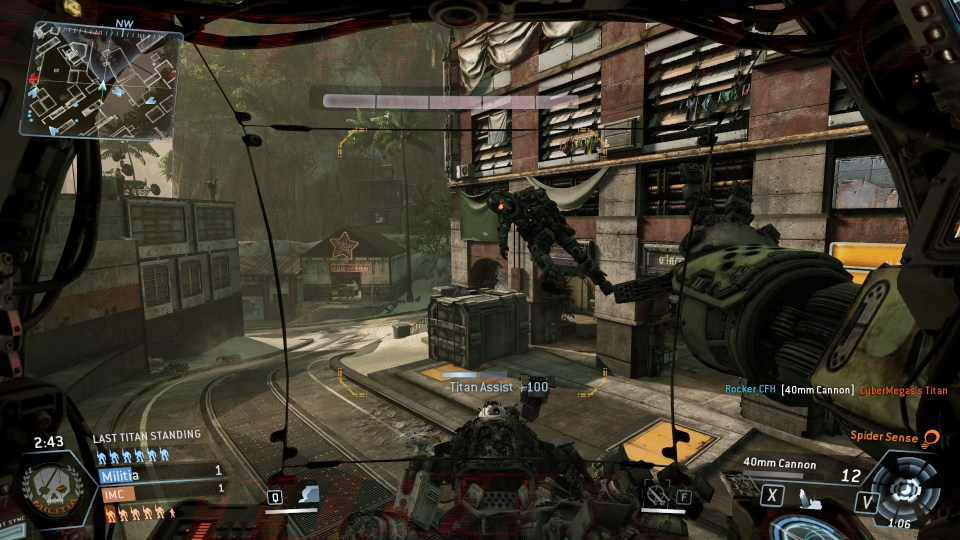Select the 40mm Cannon weapon label
The image size is (960, 540).
point(780,464)
